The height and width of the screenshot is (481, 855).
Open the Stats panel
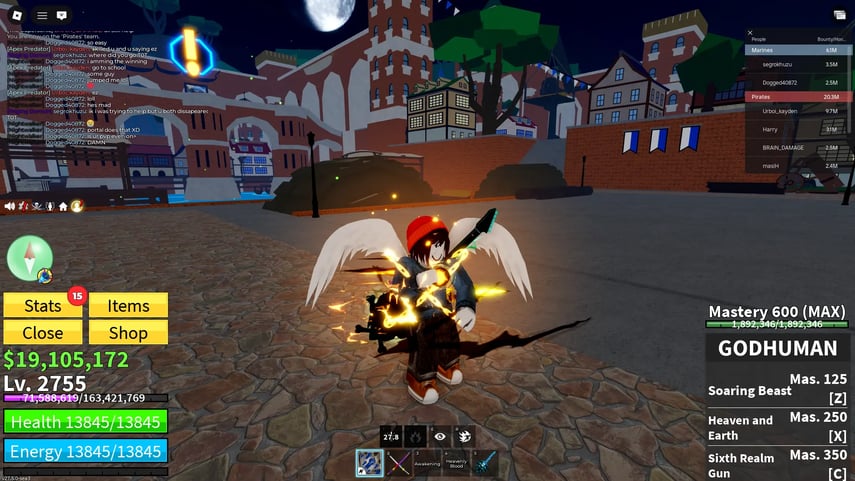click(42, 306)
